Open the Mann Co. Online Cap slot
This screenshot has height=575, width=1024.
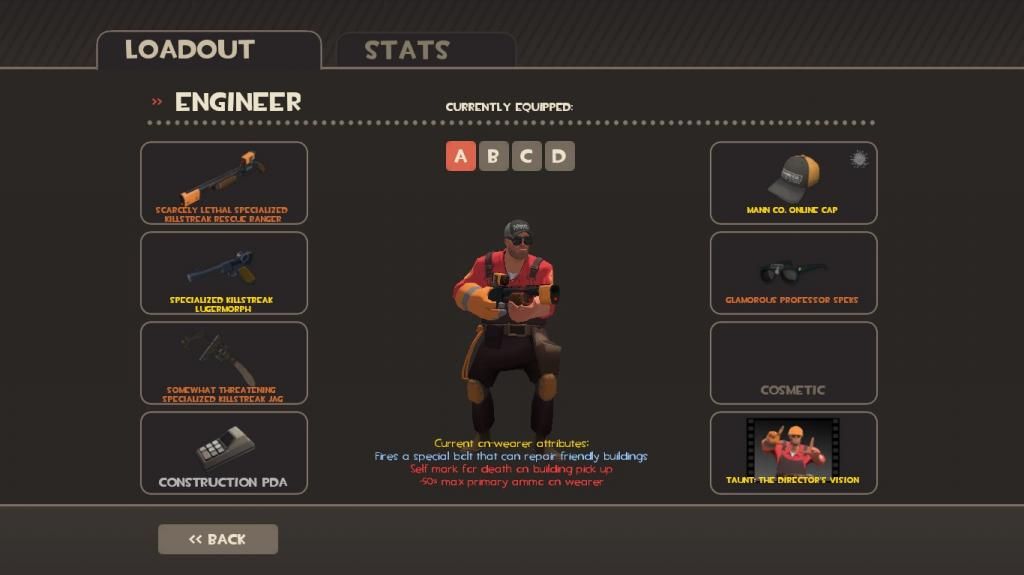pyautogui.click(x=793, y=183)
